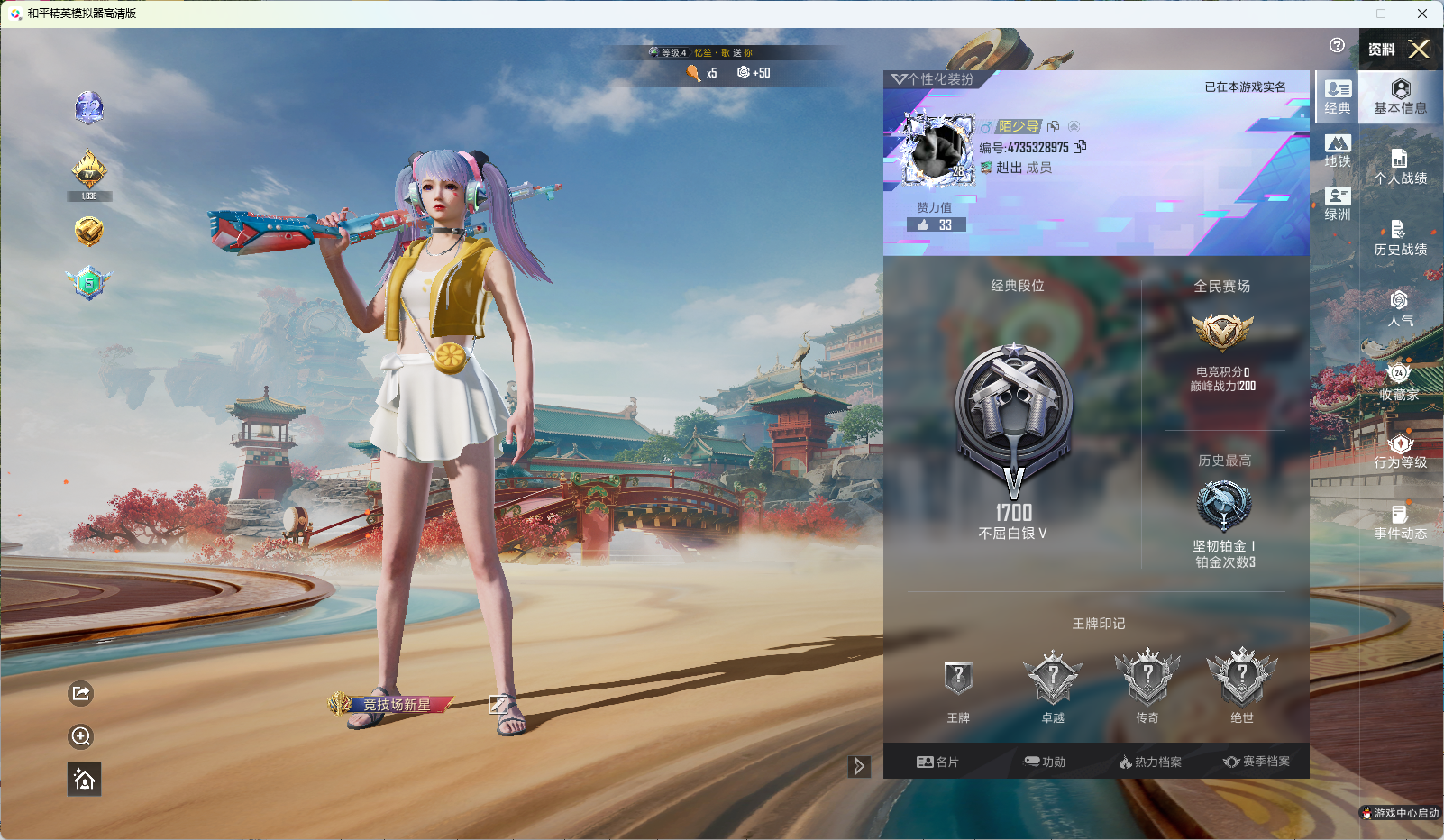Minimize the emulator window
This screenshot has width=1444, height=840.
tap(1340, 14)
